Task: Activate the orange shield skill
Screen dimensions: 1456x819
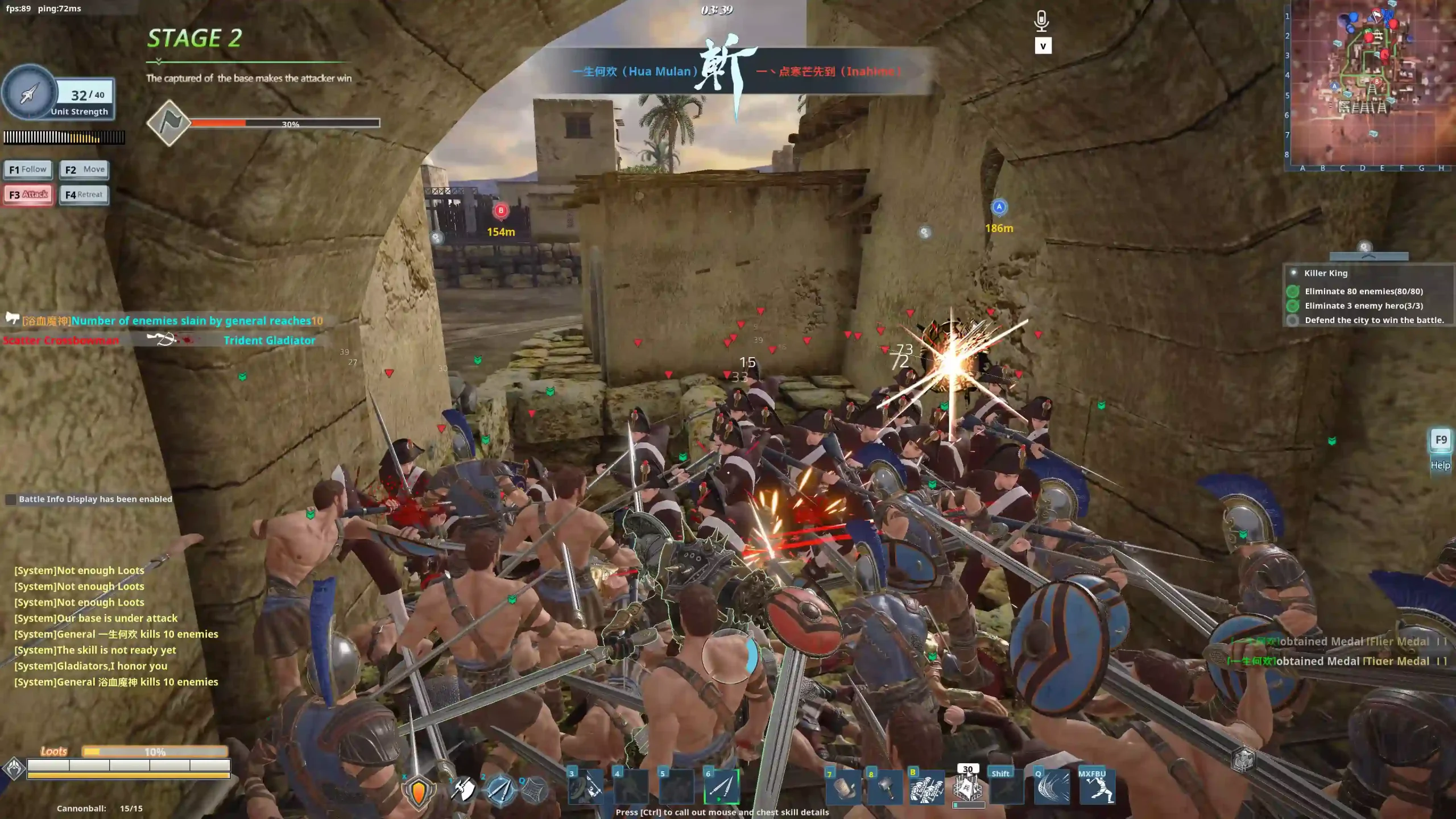Action: pos(419,791)
